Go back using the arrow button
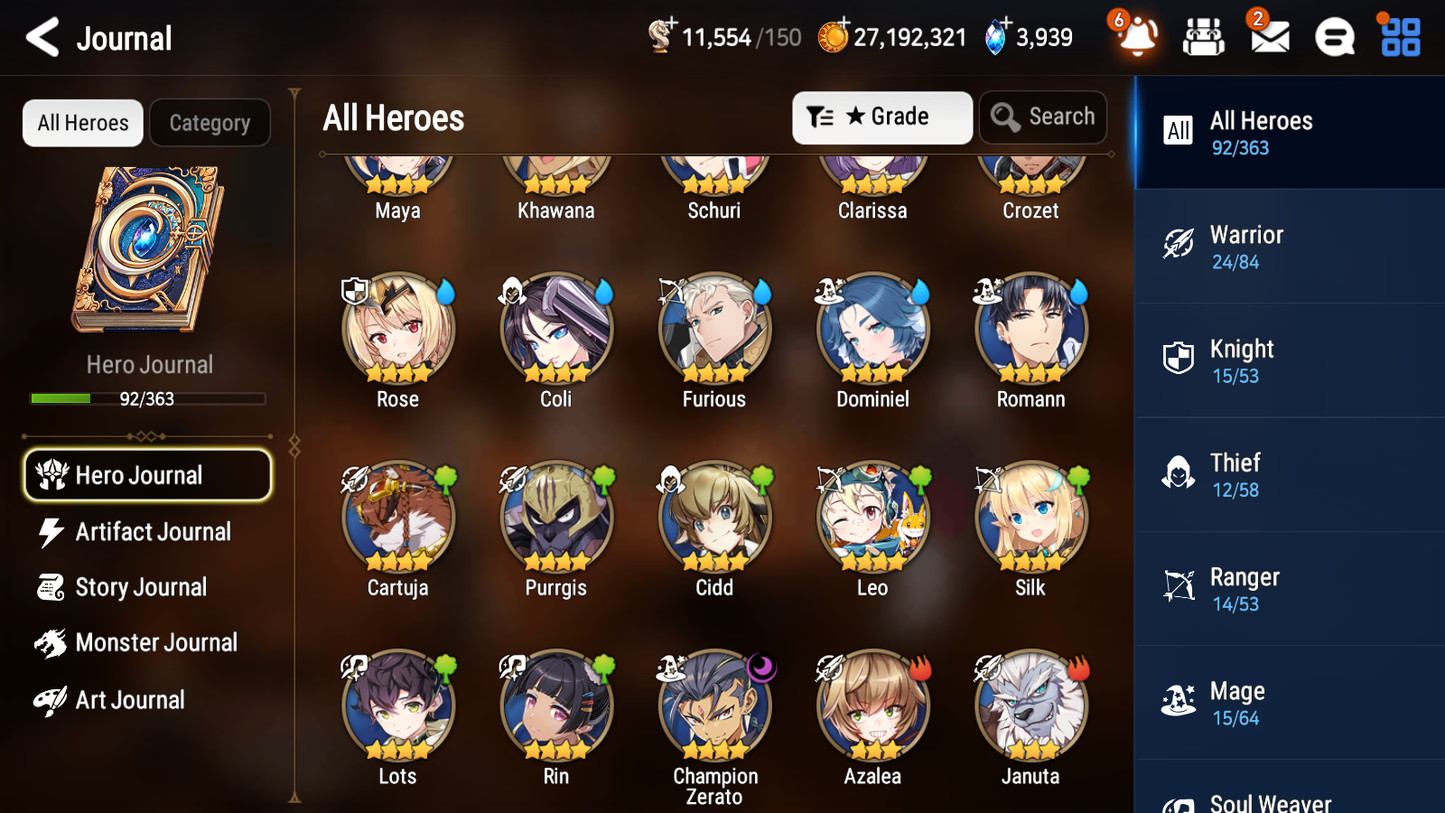 coord(40,37)
